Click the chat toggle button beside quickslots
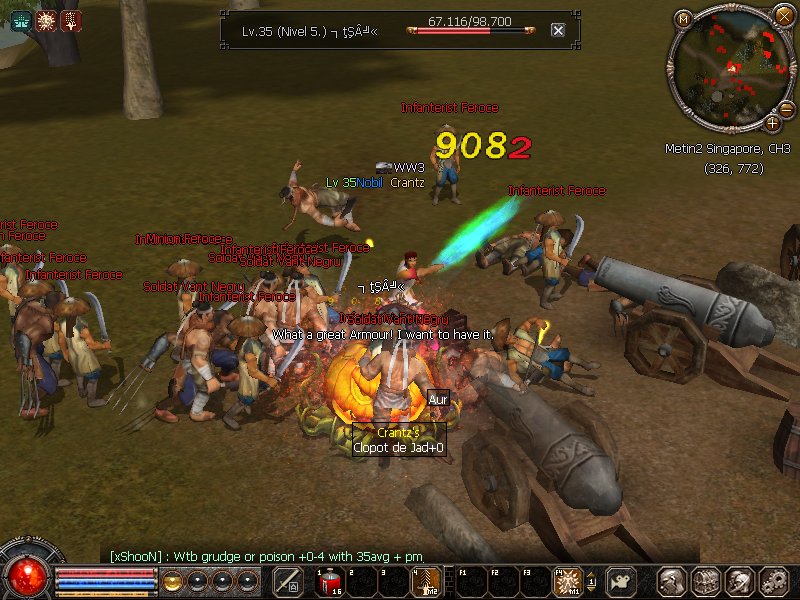This screenshot has width=800, height=600. 288,581
